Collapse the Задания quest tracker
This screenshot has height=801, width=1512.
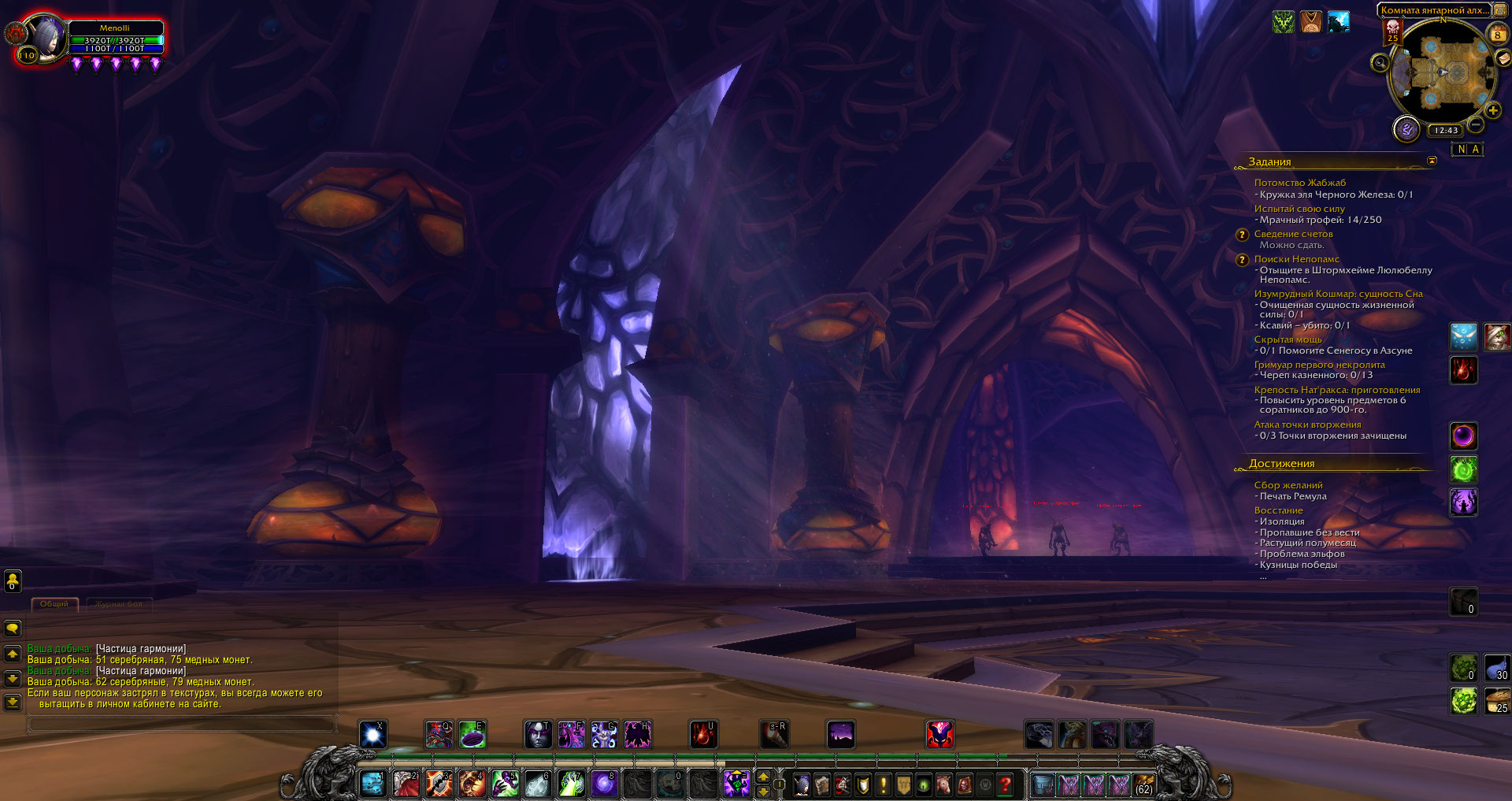(1432, 161)
